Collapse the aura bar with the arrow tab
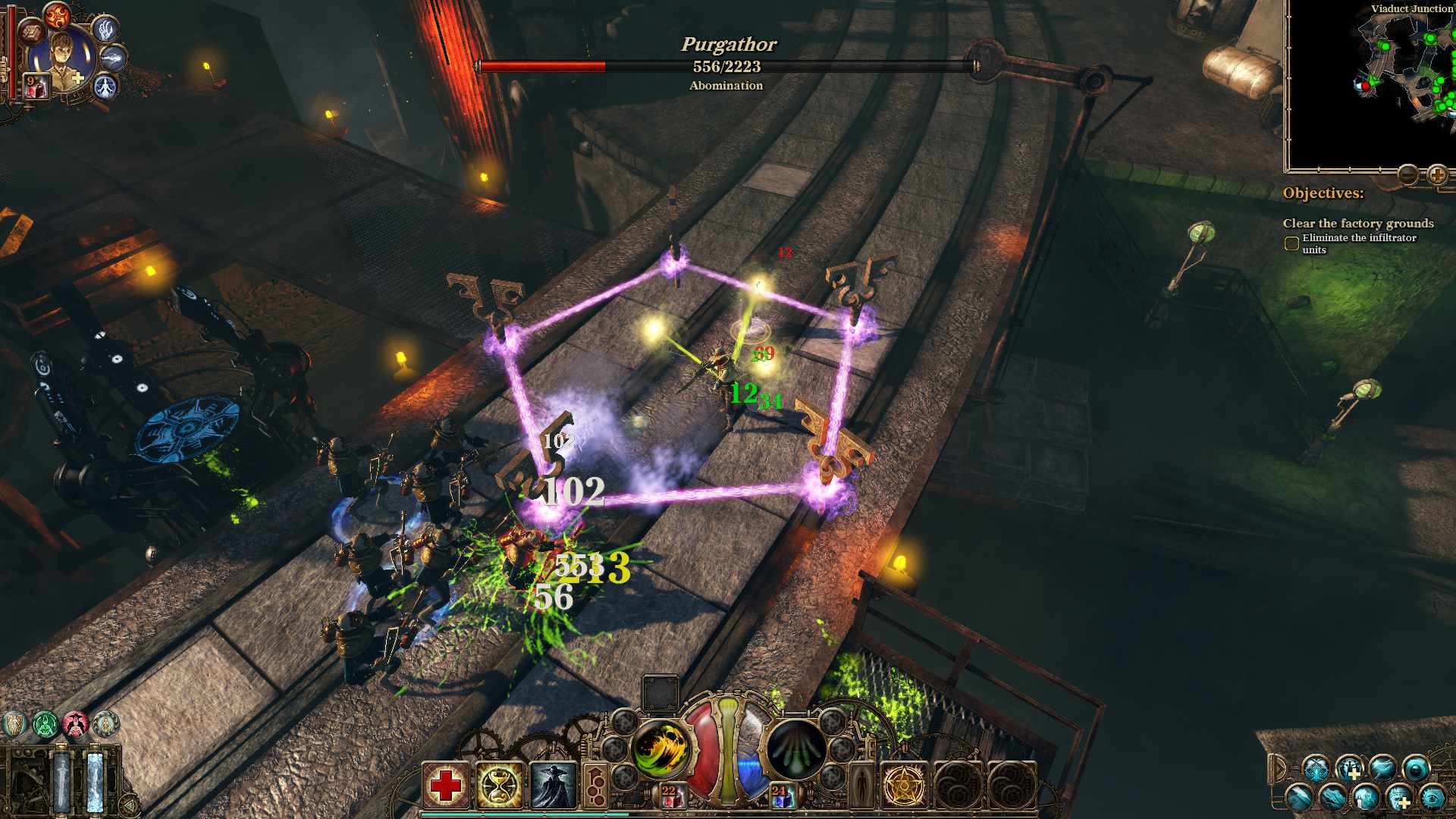Image resolution: width=1456 pixels, height=819 pixels. point(1279,769)
